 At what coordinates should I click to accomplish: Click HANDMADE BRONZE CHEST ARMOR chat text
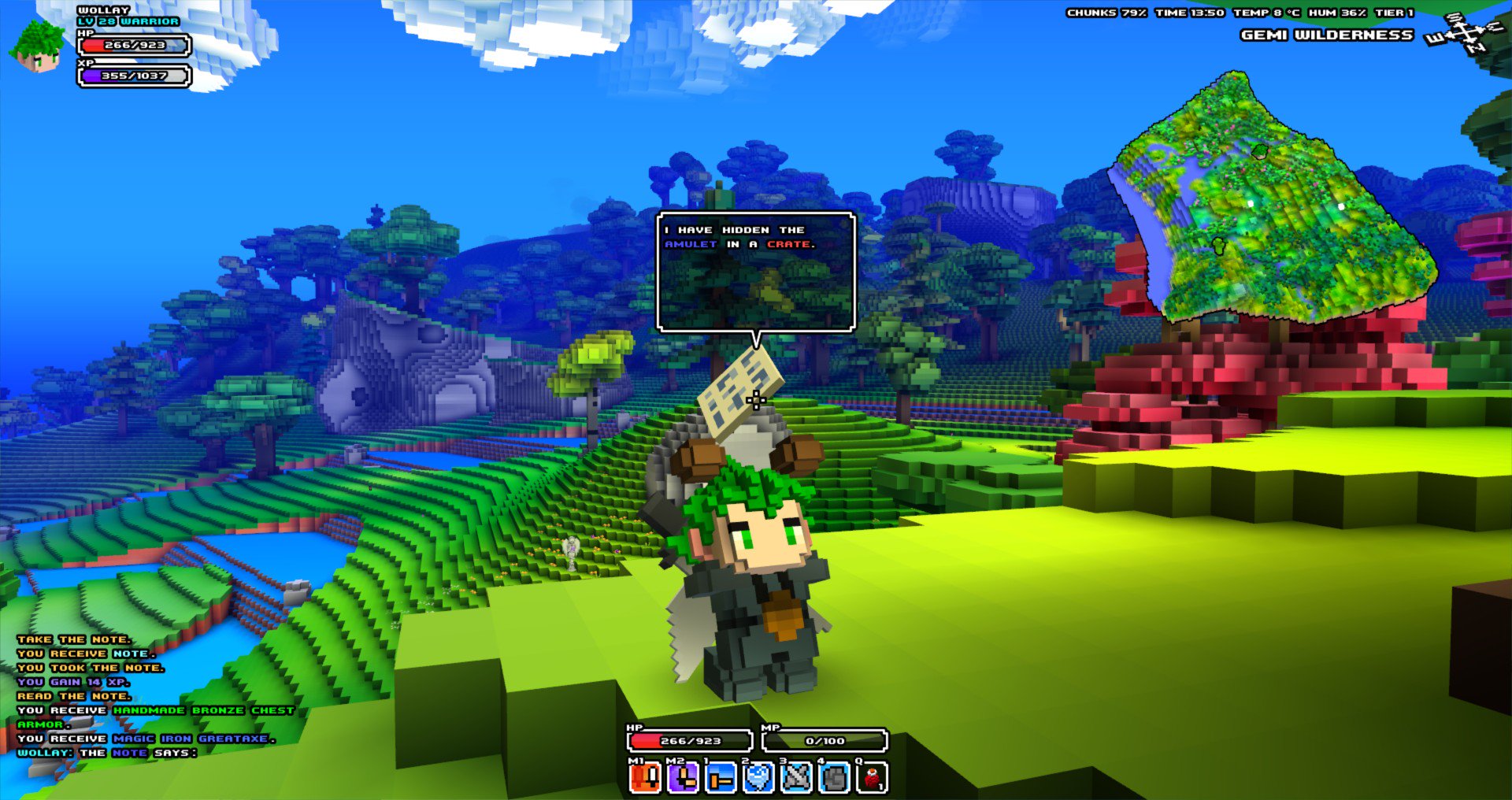click(203, 709)
